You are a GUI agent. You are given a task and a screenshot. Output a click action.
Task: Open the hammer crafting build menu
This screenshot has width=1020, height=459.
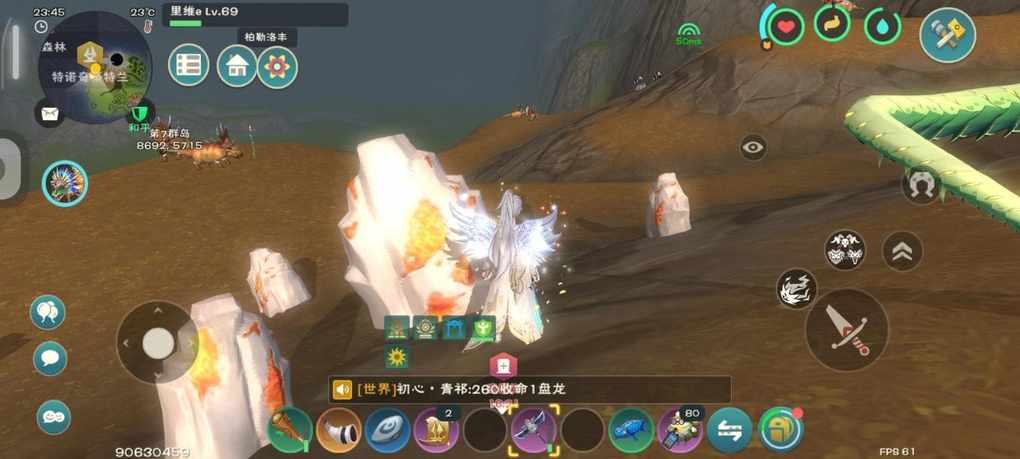point(947,35)
